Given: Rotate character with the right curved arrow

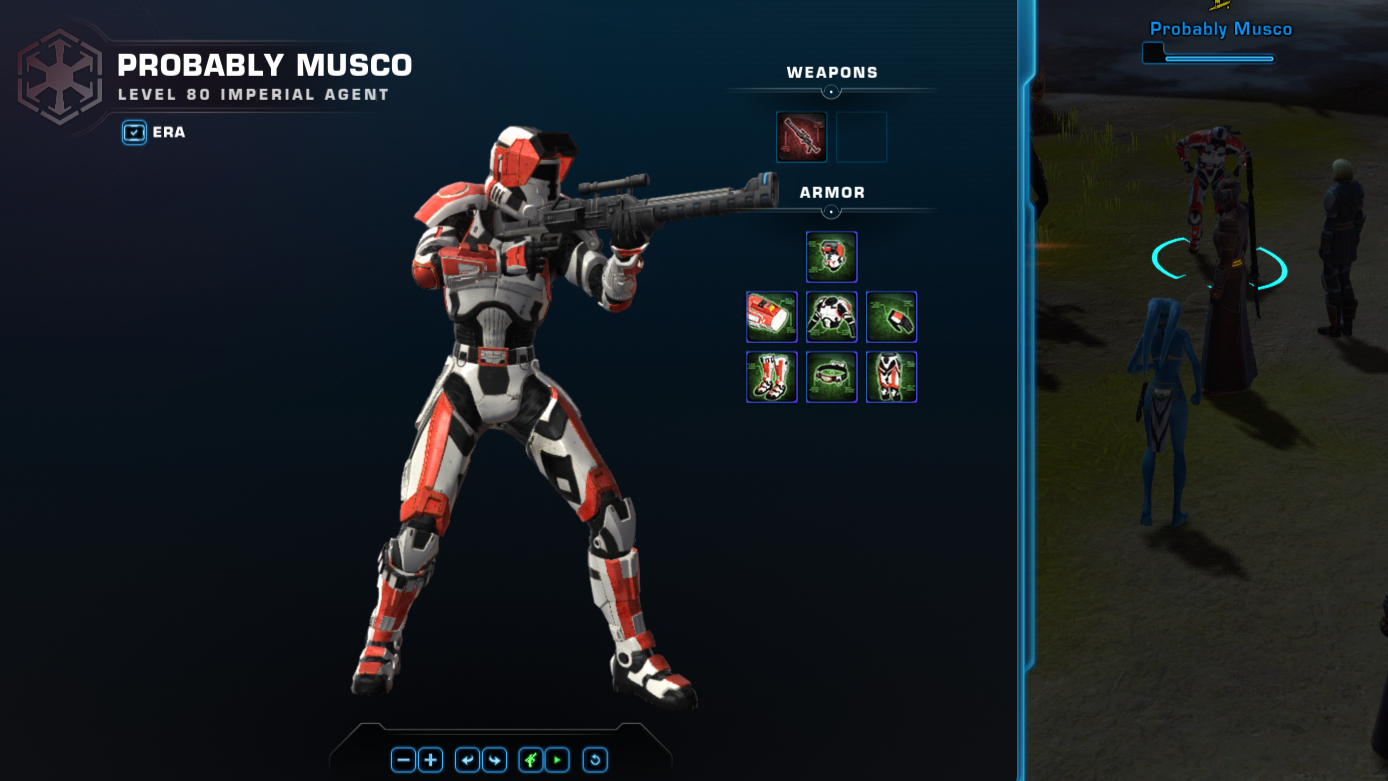Looking at the screenshot, I should [494, 760].
